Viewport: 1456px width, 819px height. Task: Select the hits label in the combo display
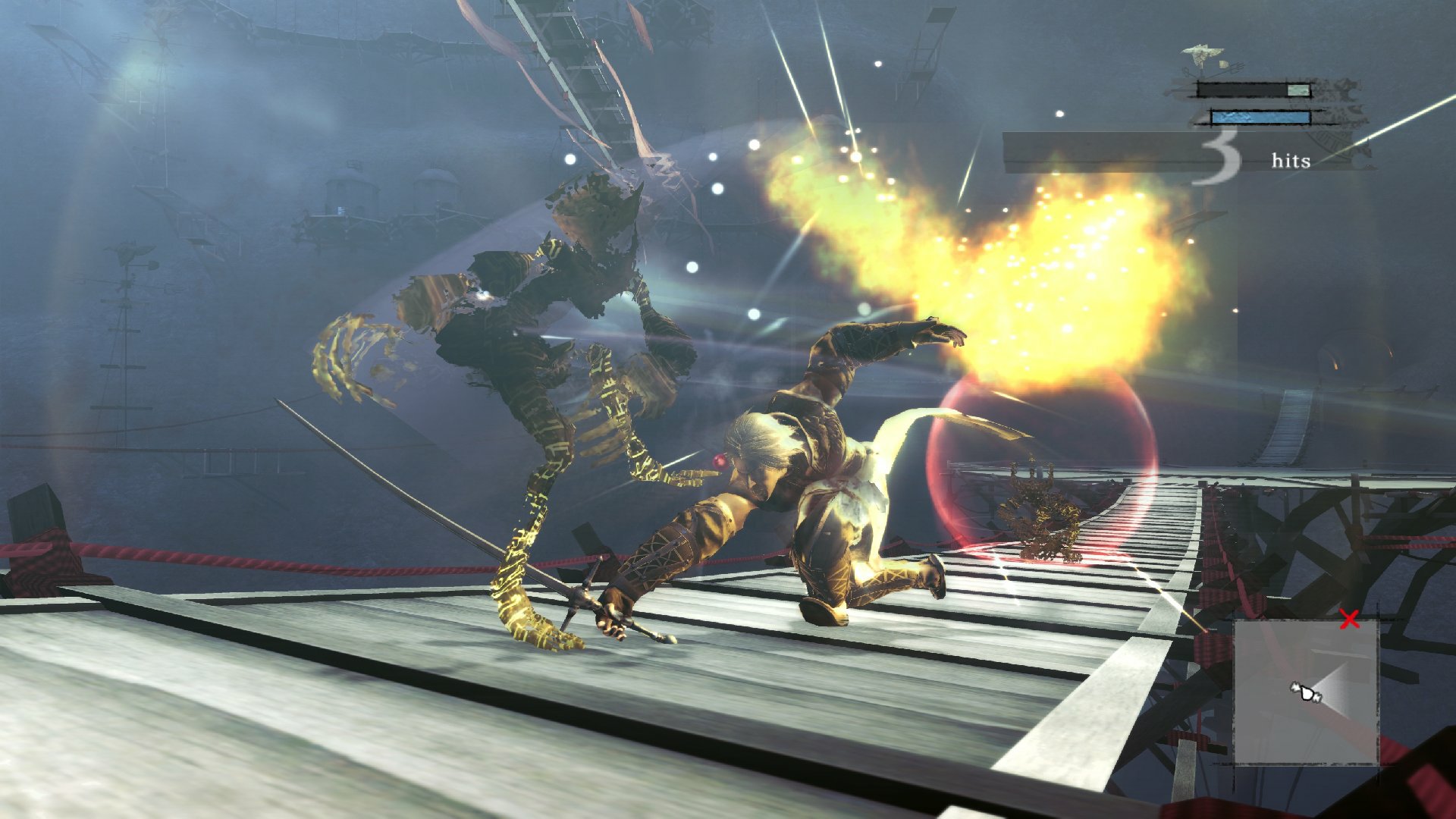tap(1291, 161)
